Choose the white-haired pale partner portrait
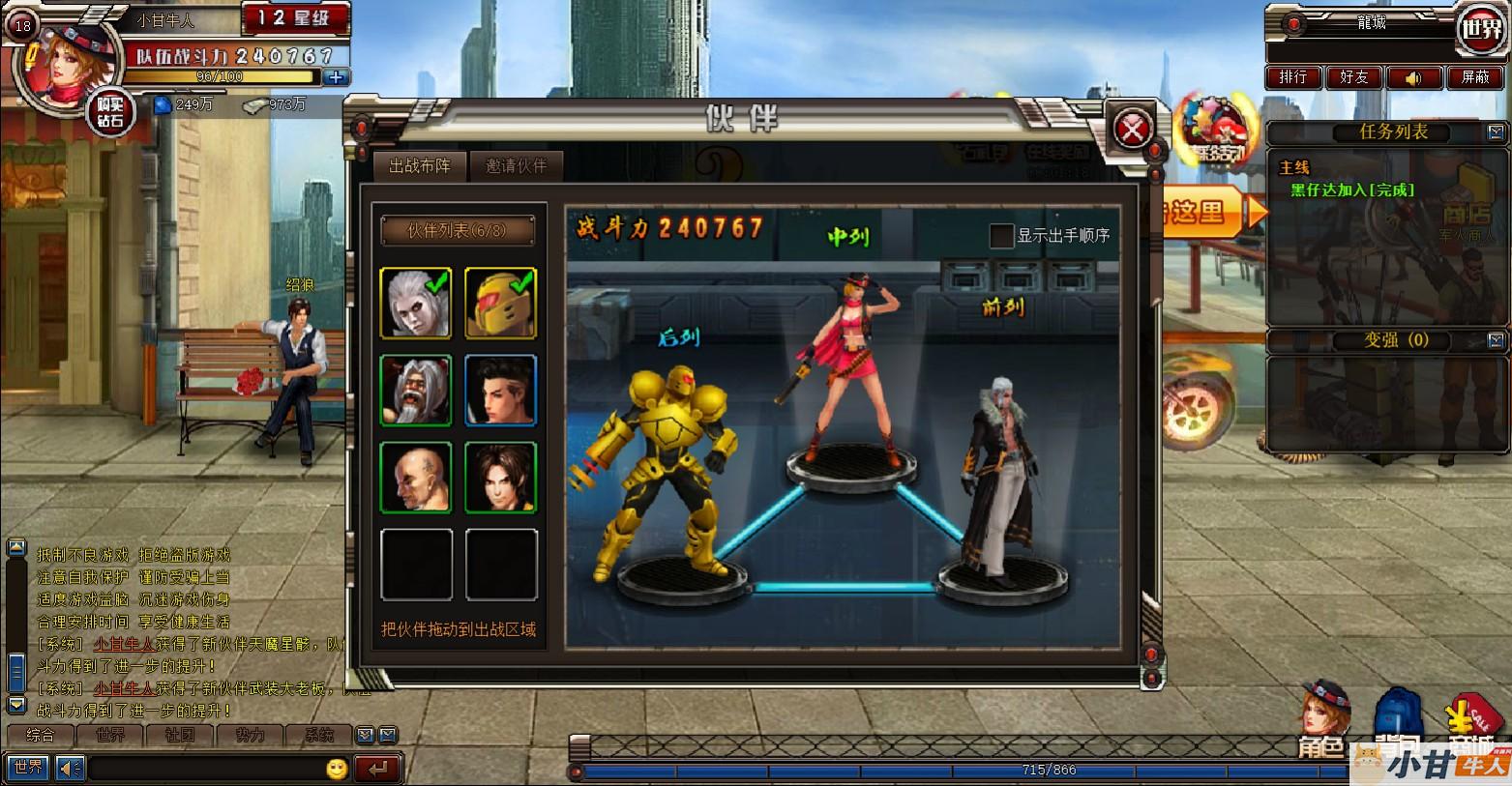 tap(416, 304)
